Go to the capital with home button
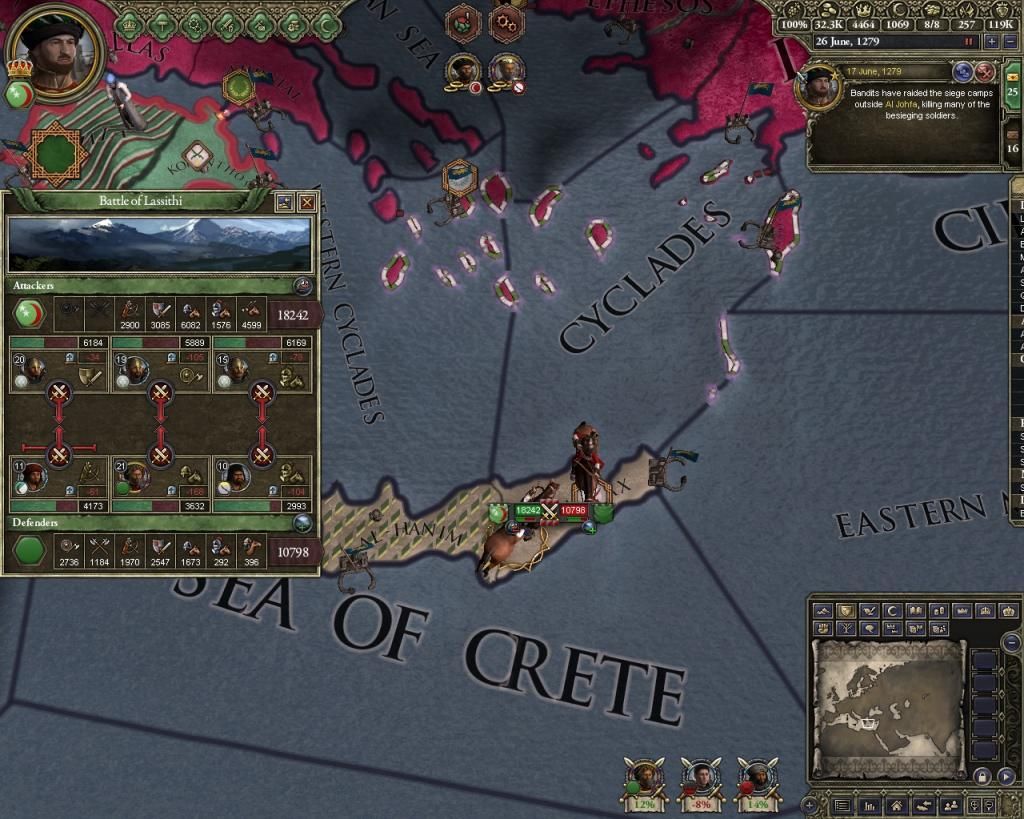The height and width of the screenshot is (819, 1024). pos(896,804)
